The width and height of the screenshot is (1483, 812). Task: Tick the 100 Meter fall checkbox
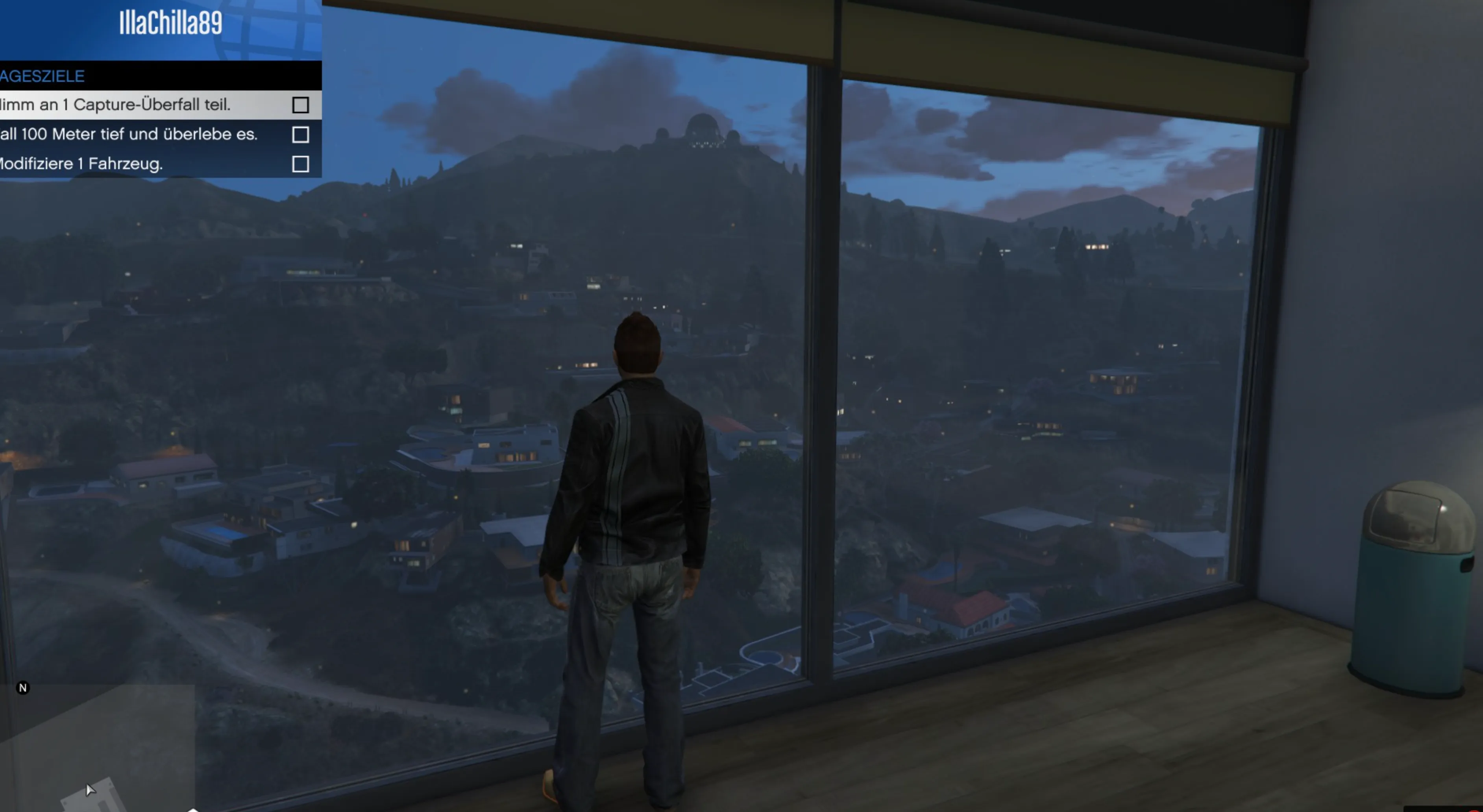pos(301,135)
